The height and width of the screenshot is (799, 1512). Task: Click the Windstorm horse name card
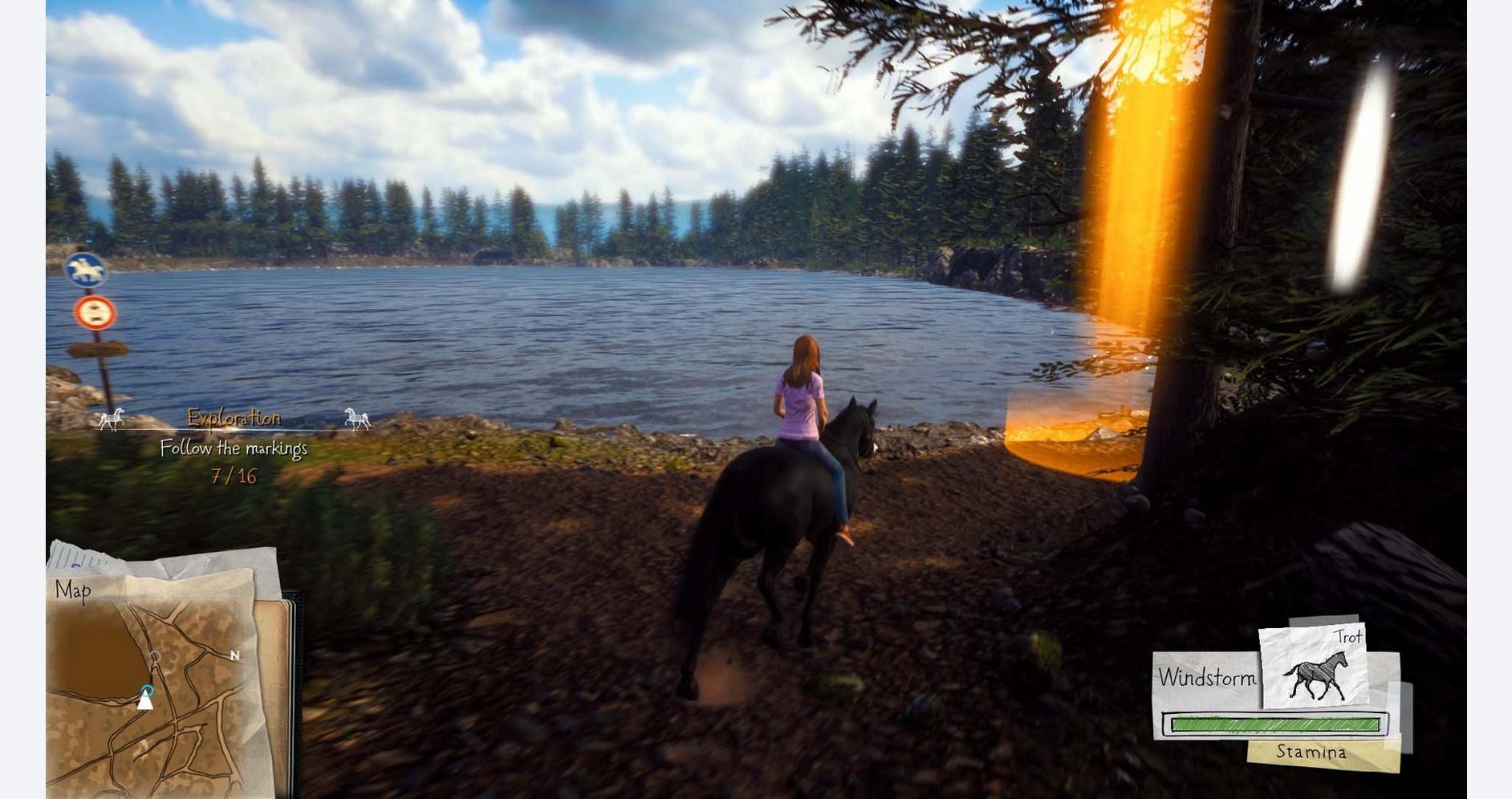coord(1206,679)
